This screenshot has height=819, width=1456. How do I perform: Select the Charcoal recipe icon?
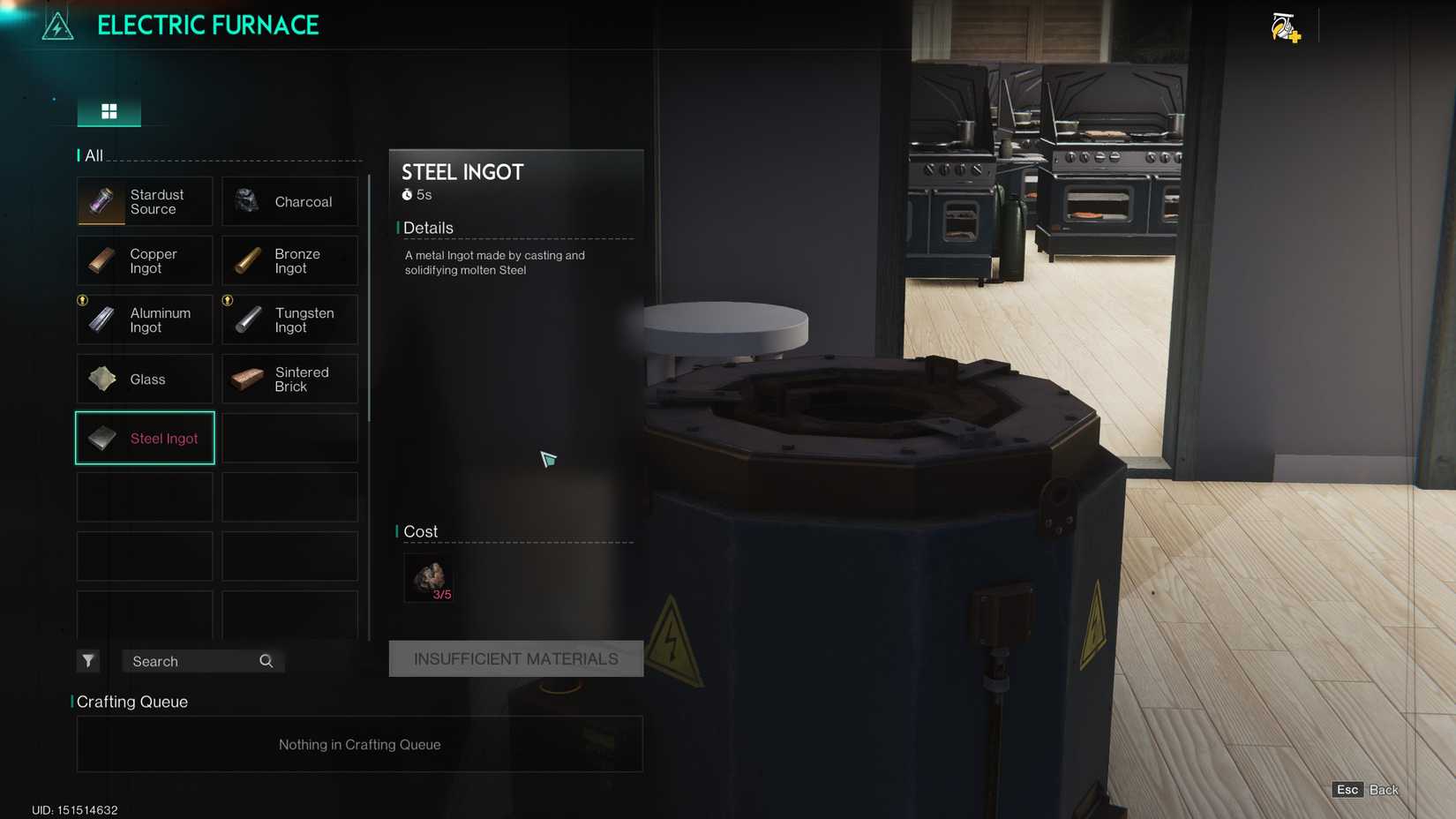click(x=246, y=201)
